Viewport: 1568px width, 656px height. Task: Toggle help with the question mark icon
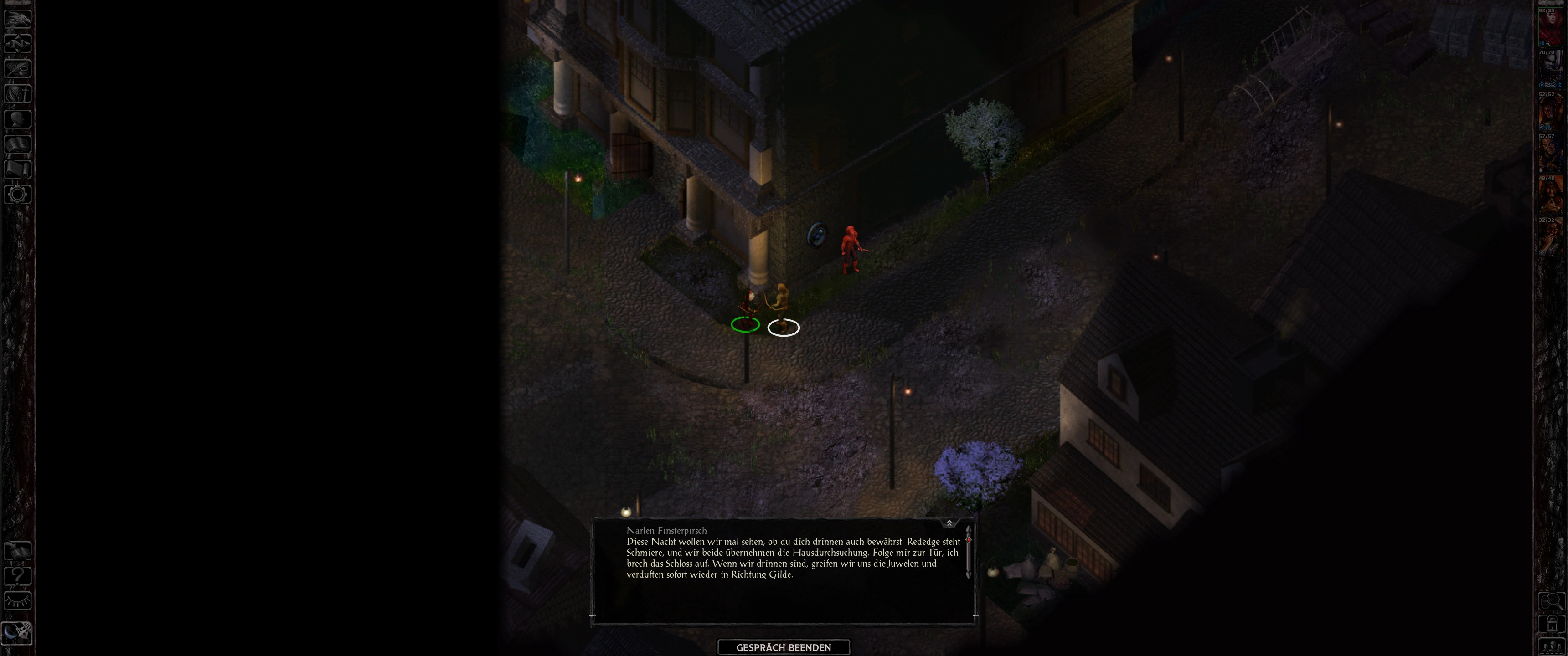click(x=18, y=576)
